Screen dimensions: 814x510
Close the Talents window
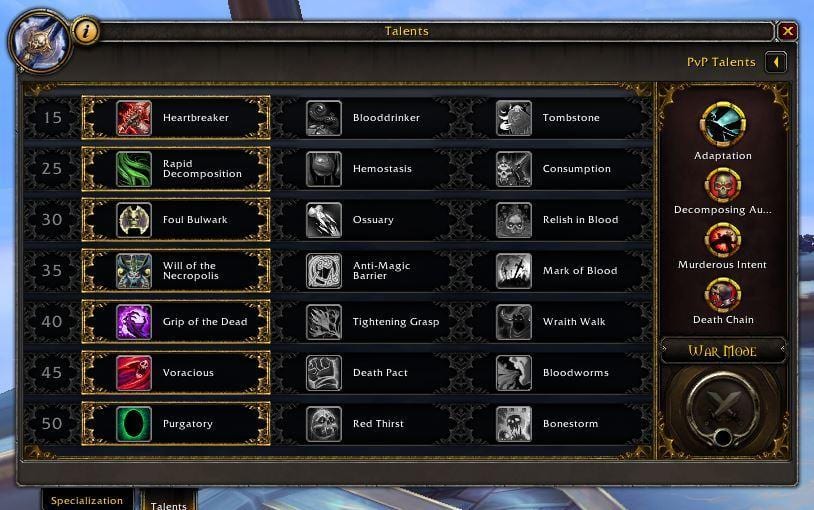pyautogui.click(x=788, y=31)
